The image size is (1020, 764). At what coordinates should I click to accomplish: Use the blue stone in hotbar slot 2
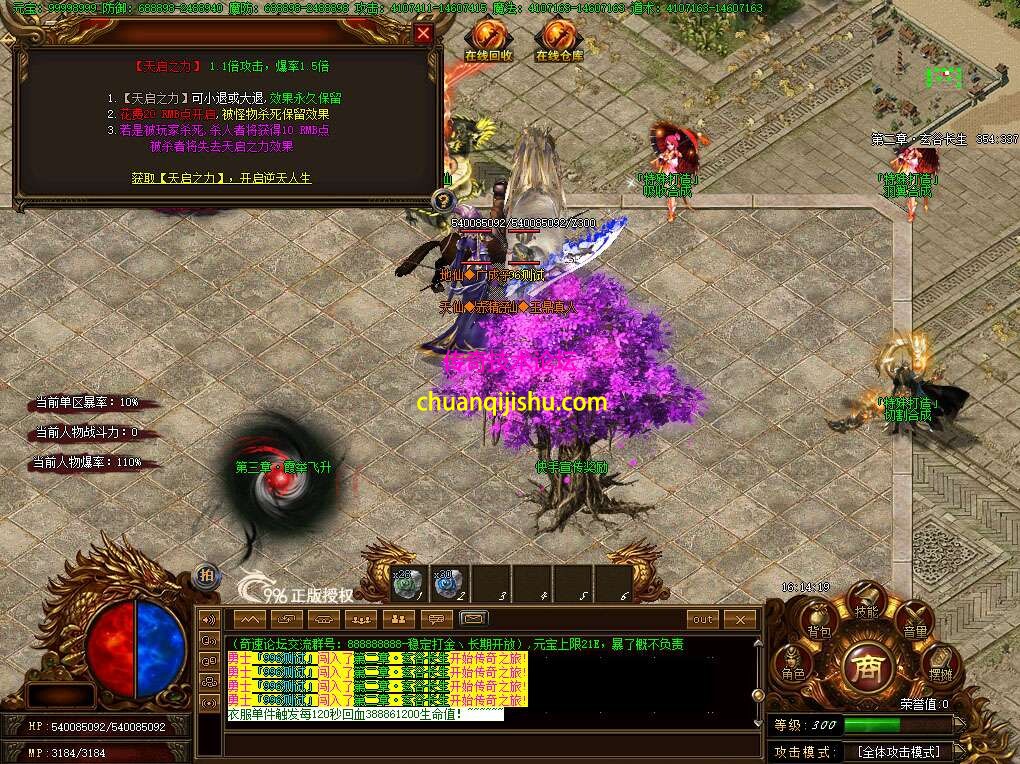tap(448, 584)
